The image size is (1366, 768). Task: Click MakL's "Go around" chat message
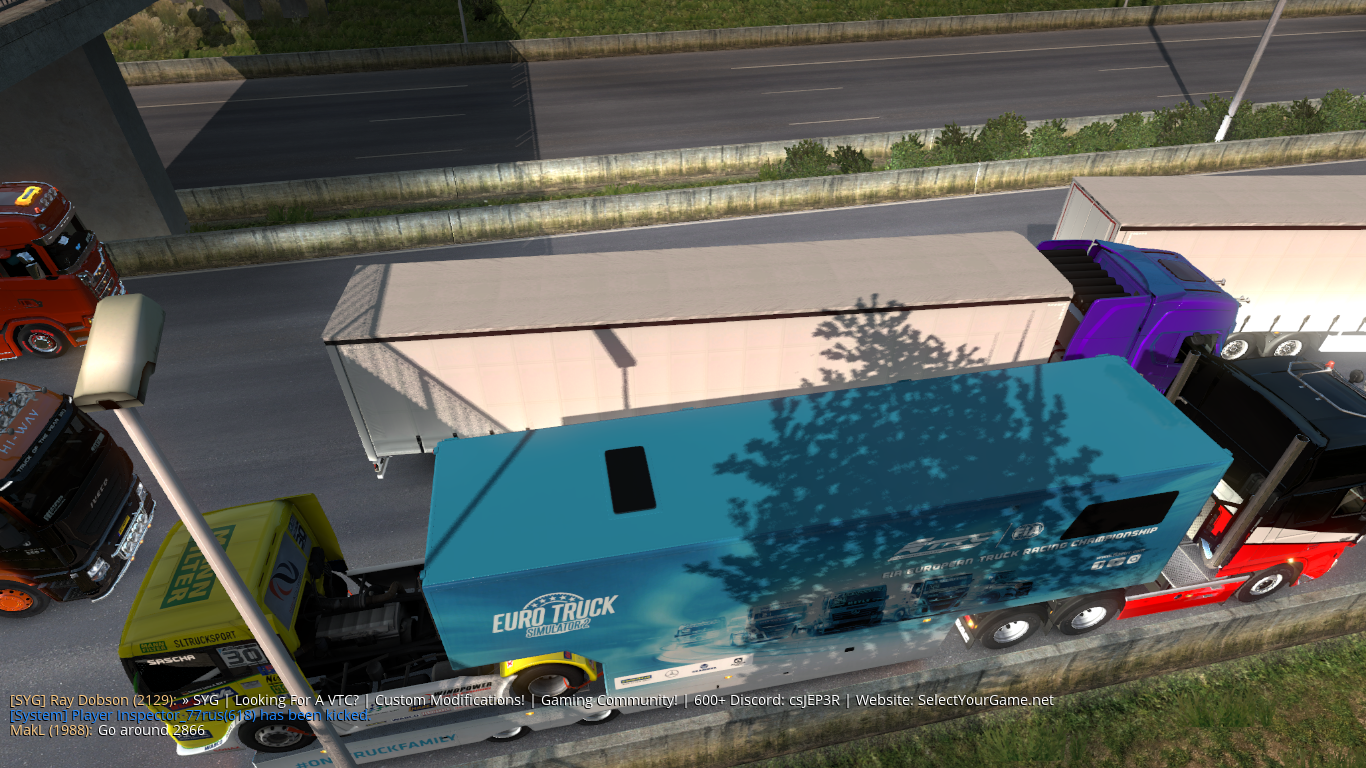click(x=108, y=730)
